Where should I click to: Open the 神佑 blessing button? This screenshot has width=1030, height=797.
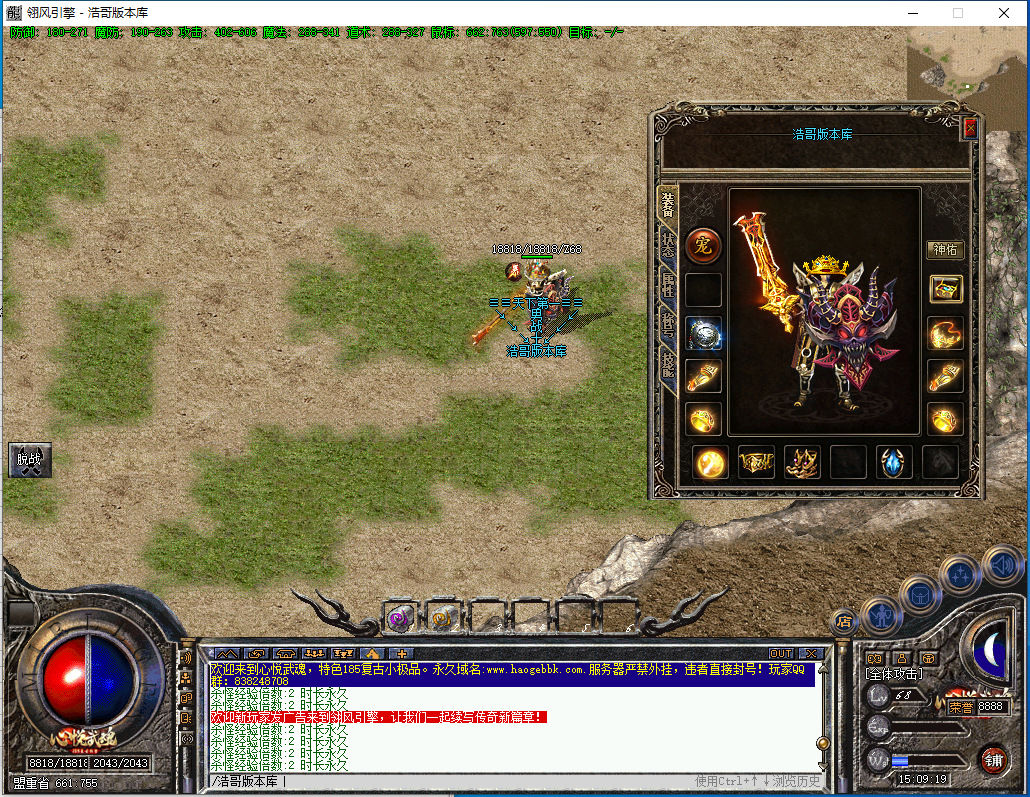point(945,250)
